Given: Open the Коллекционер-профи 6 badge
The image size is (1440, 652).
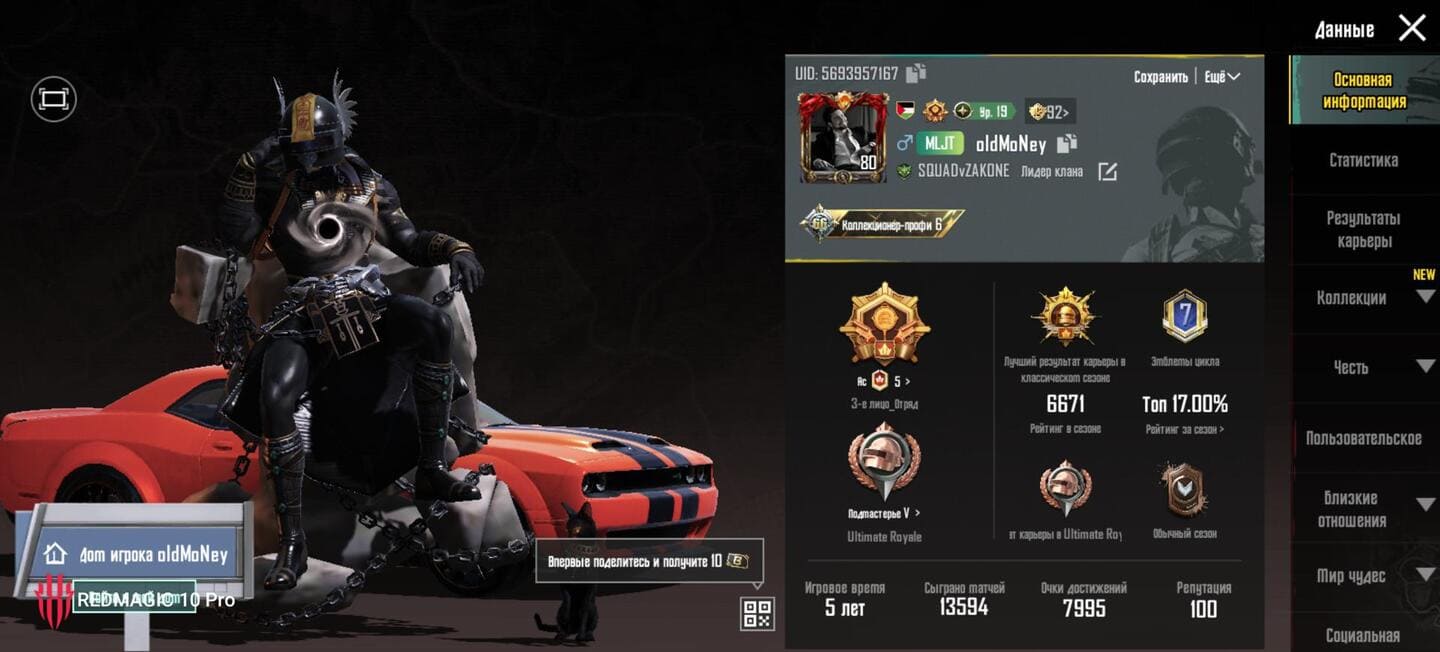Looking at the screenshot, I should [x=881, y=225].
